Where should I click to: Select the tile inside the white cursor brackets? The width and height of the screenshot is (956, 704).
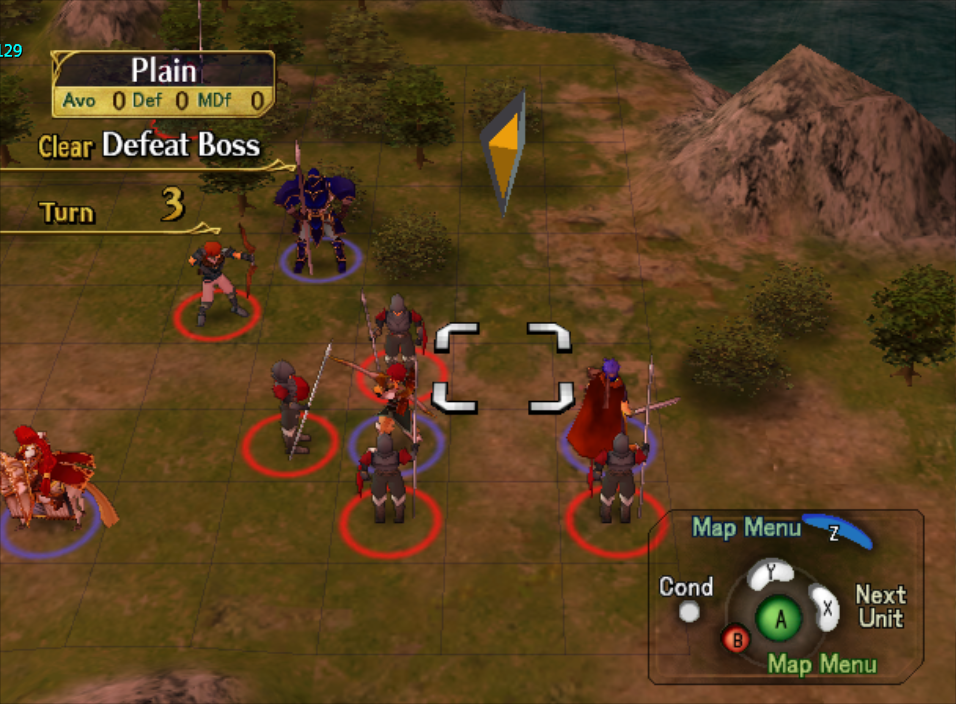click(503, 367)
